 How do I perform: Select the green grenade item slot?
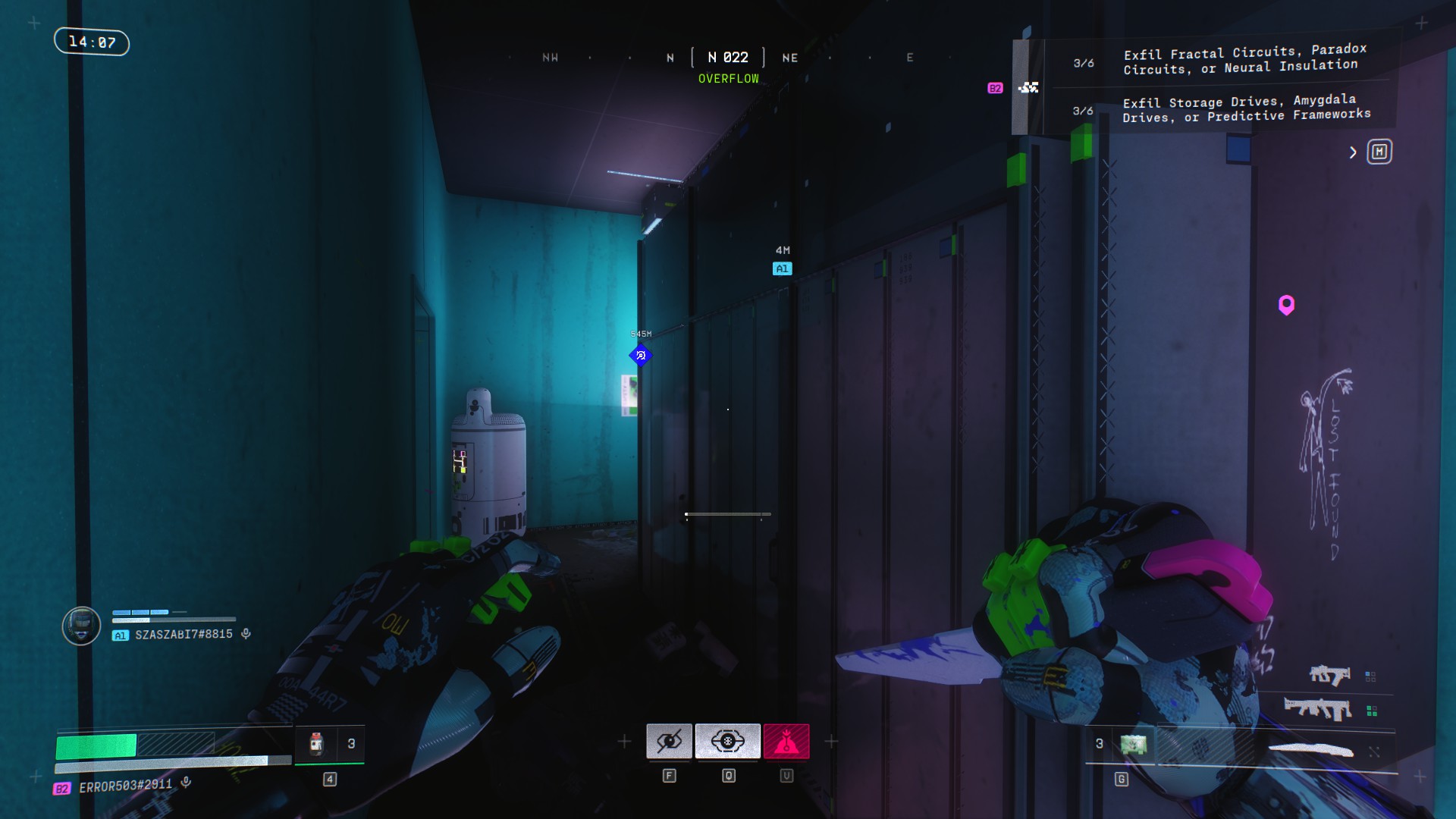click(x=1134, y=744)
